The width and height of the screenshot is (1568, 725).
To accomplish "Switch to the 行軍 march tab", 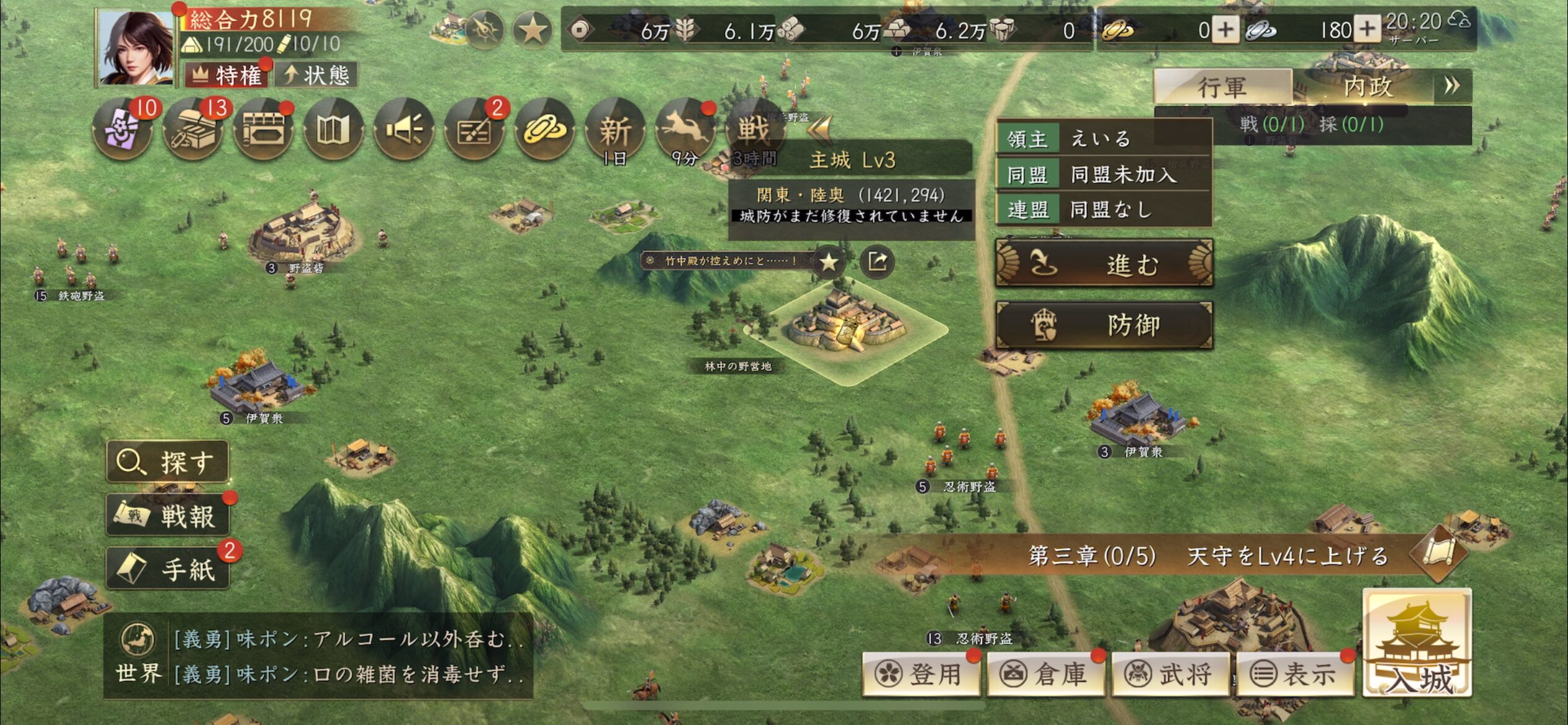I will point(1222,87).
